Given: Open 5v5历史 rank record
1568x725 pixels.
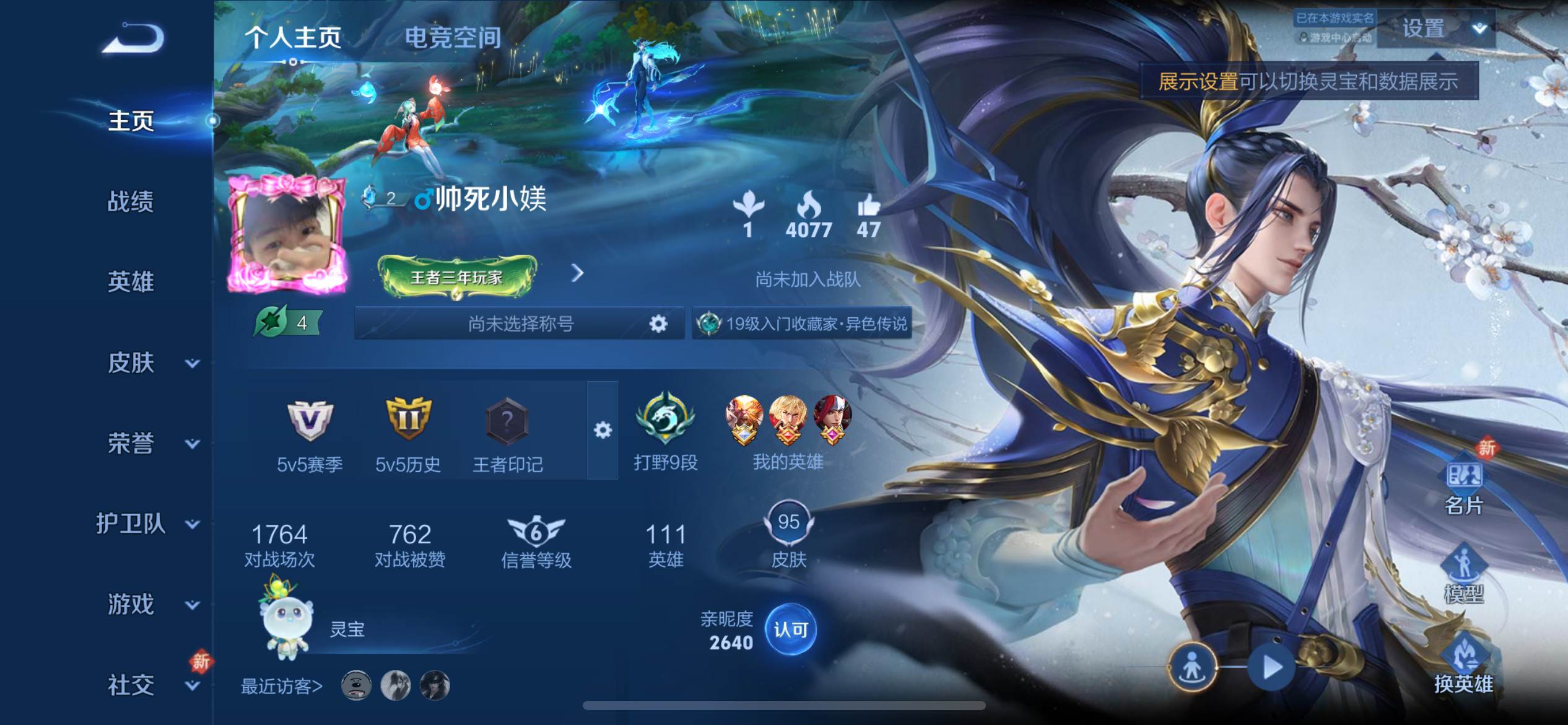Looking at the screenshot, I should click(408, 434).
